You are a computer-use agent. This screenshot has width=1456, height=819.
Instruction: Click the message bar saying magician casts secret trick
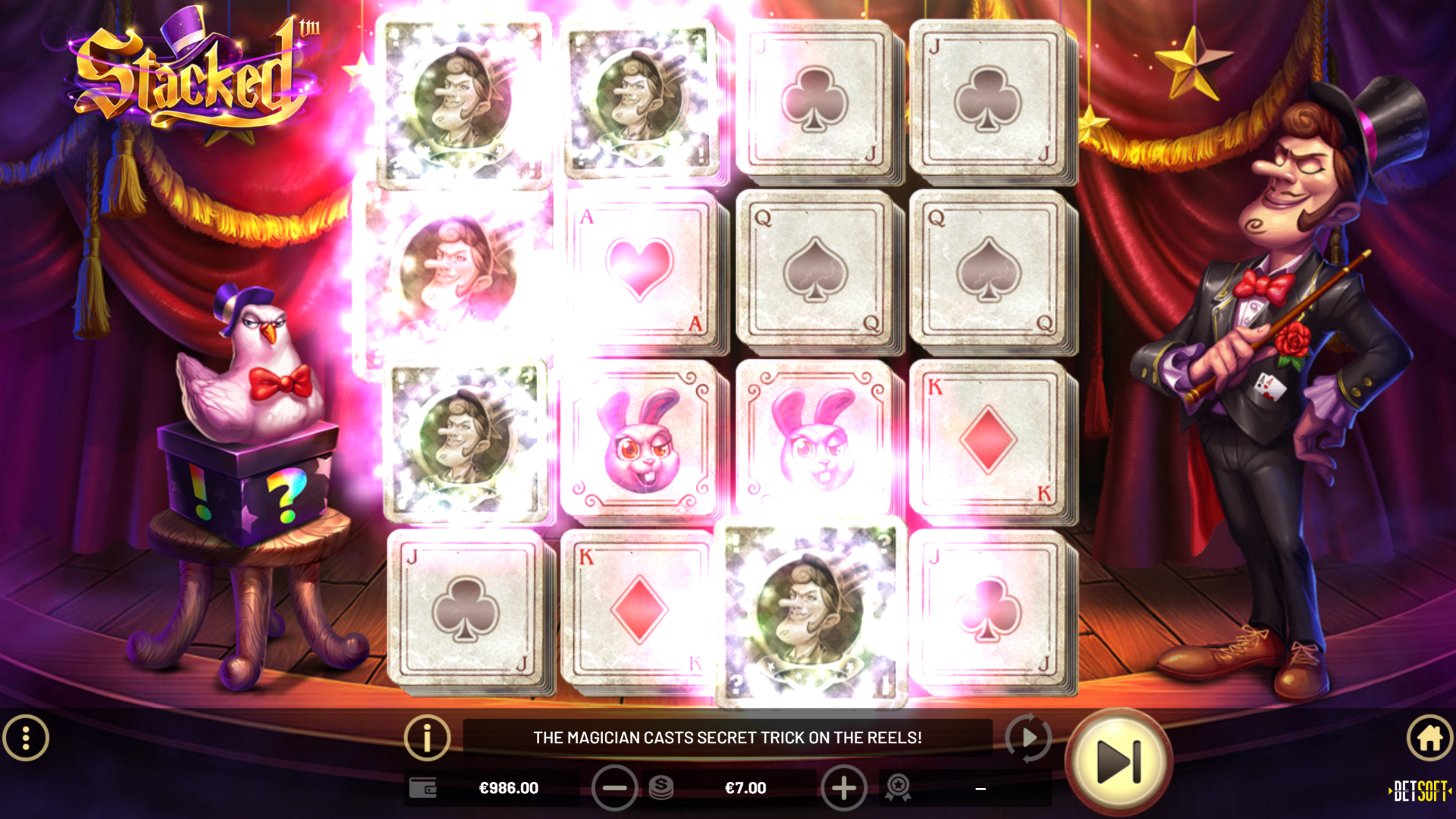(728, 736)
